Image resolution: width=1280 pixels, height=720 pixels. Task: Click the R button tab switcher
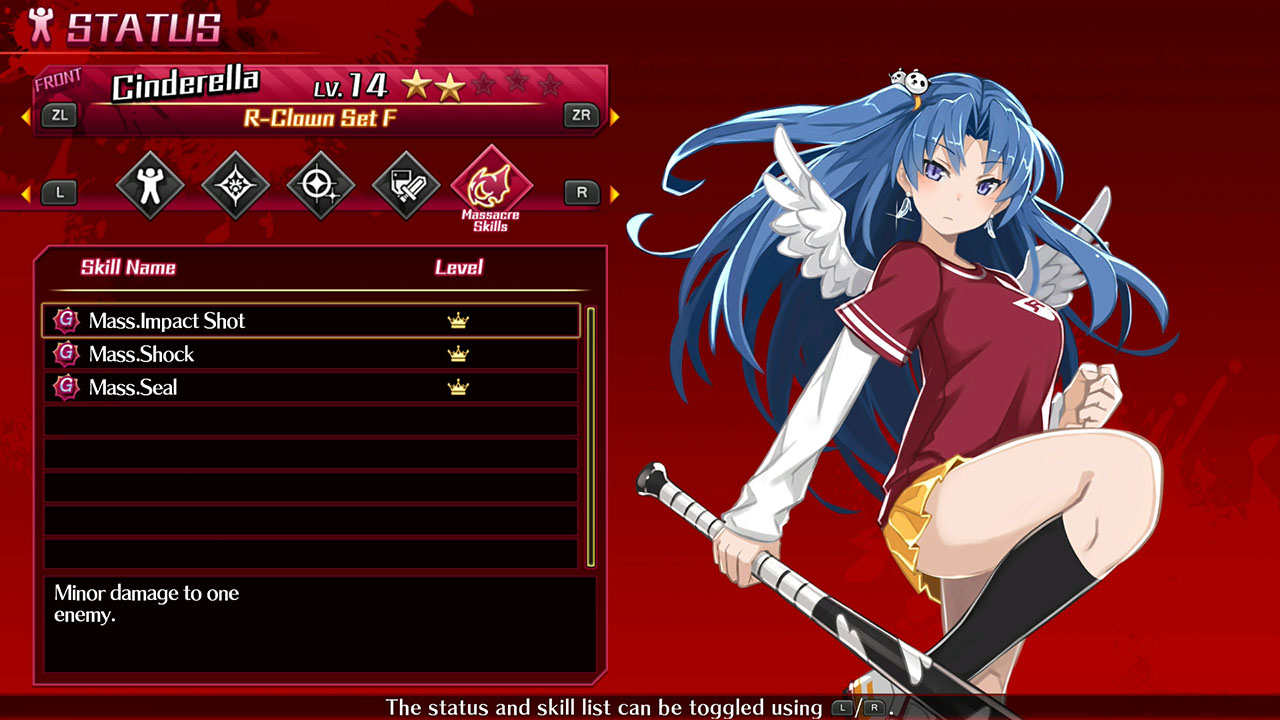click(x=581, y=192)
